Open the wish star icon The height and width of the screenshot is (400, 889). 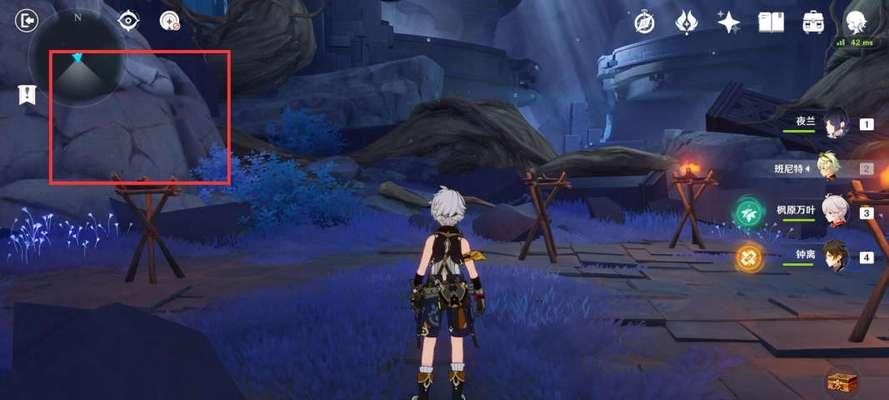[729, 22]
